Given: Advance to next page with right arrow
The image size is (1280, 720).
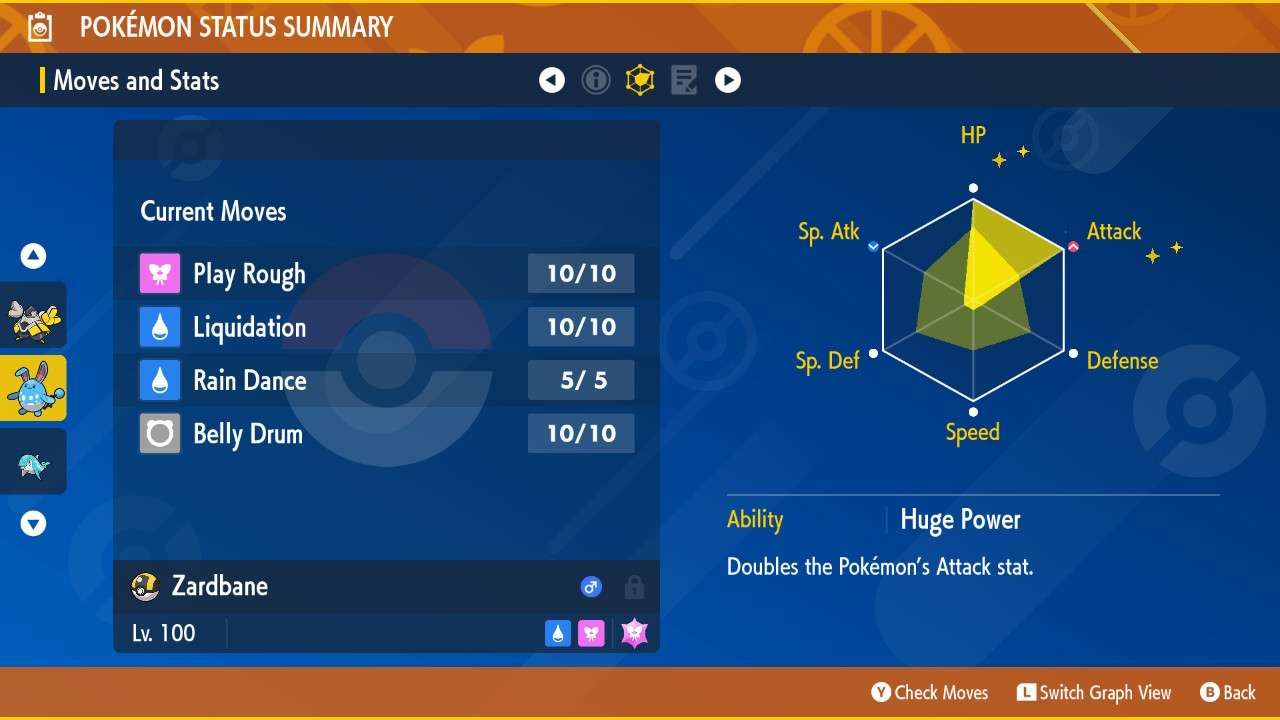Looking at the screenshot, I should [728, 79].
